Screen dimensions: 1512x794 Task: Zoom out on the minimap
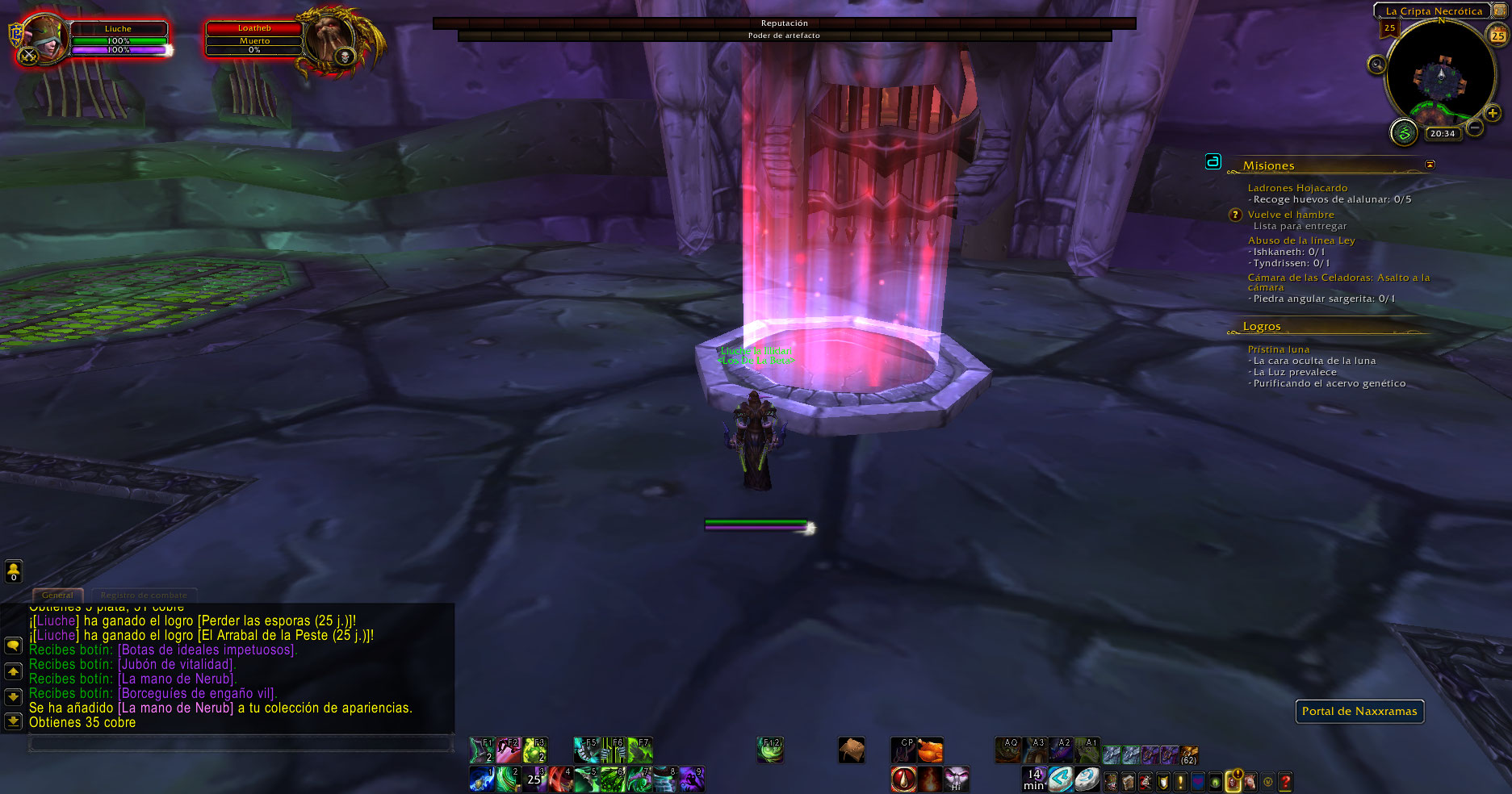pyautogui.click(x=1474, y=127)
